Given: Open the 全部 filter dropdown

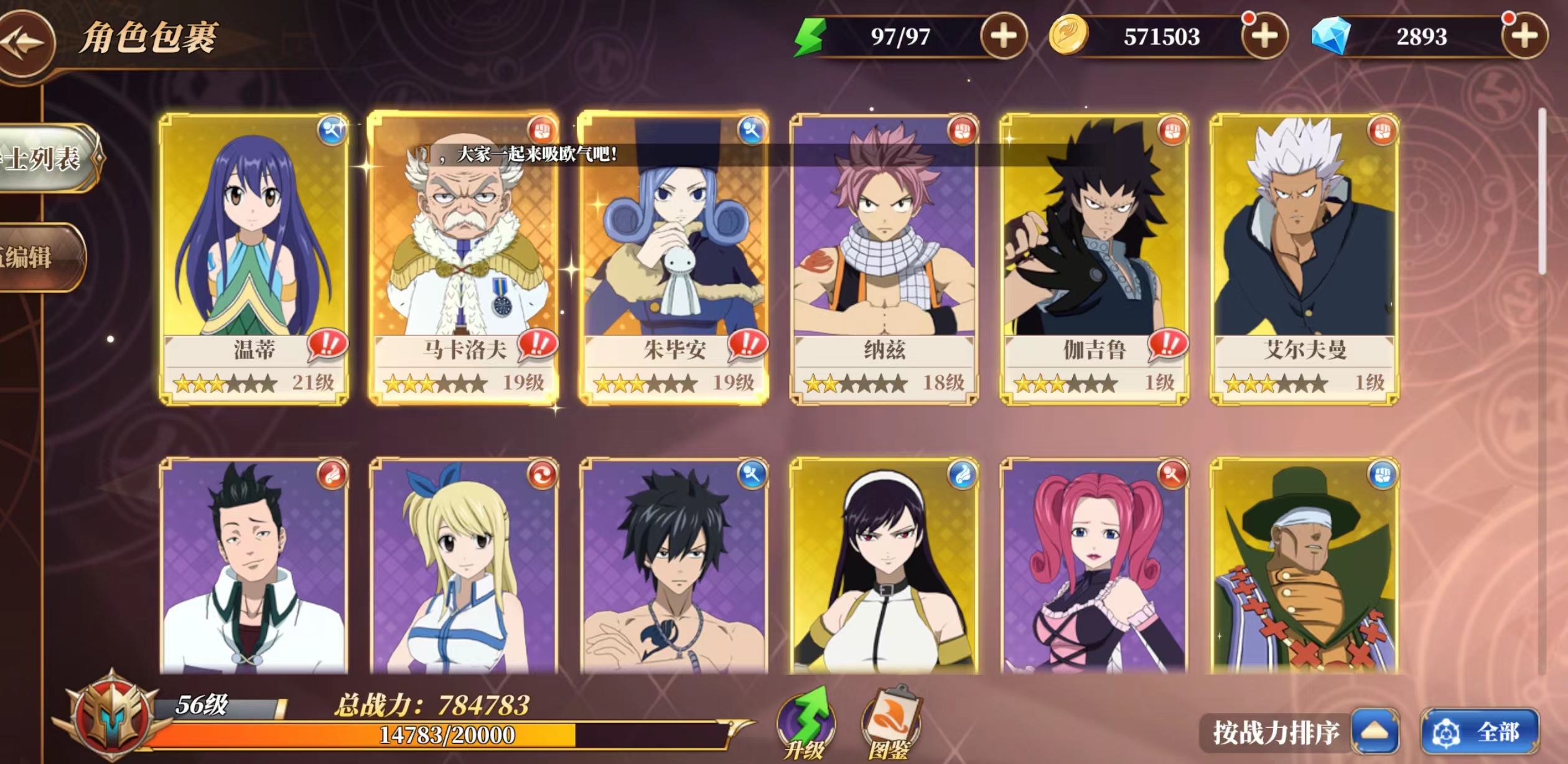Looking at the screenshot, I should point(1480,732).
